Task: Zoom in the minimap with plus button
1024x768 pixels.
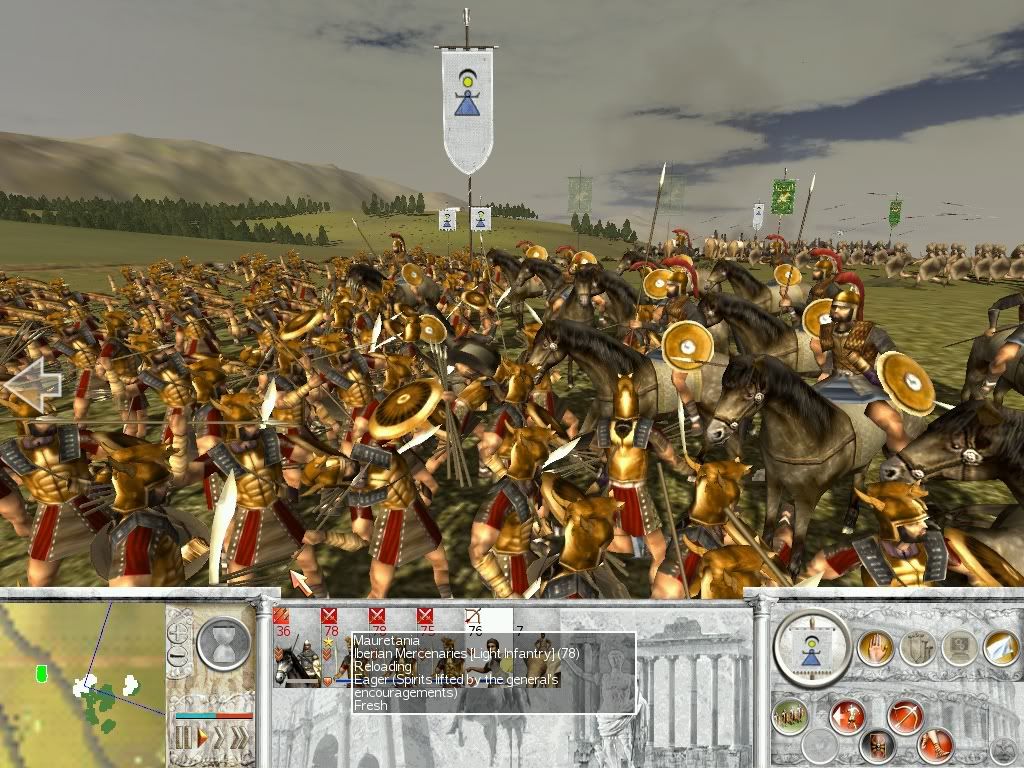Action: [180, 633]
